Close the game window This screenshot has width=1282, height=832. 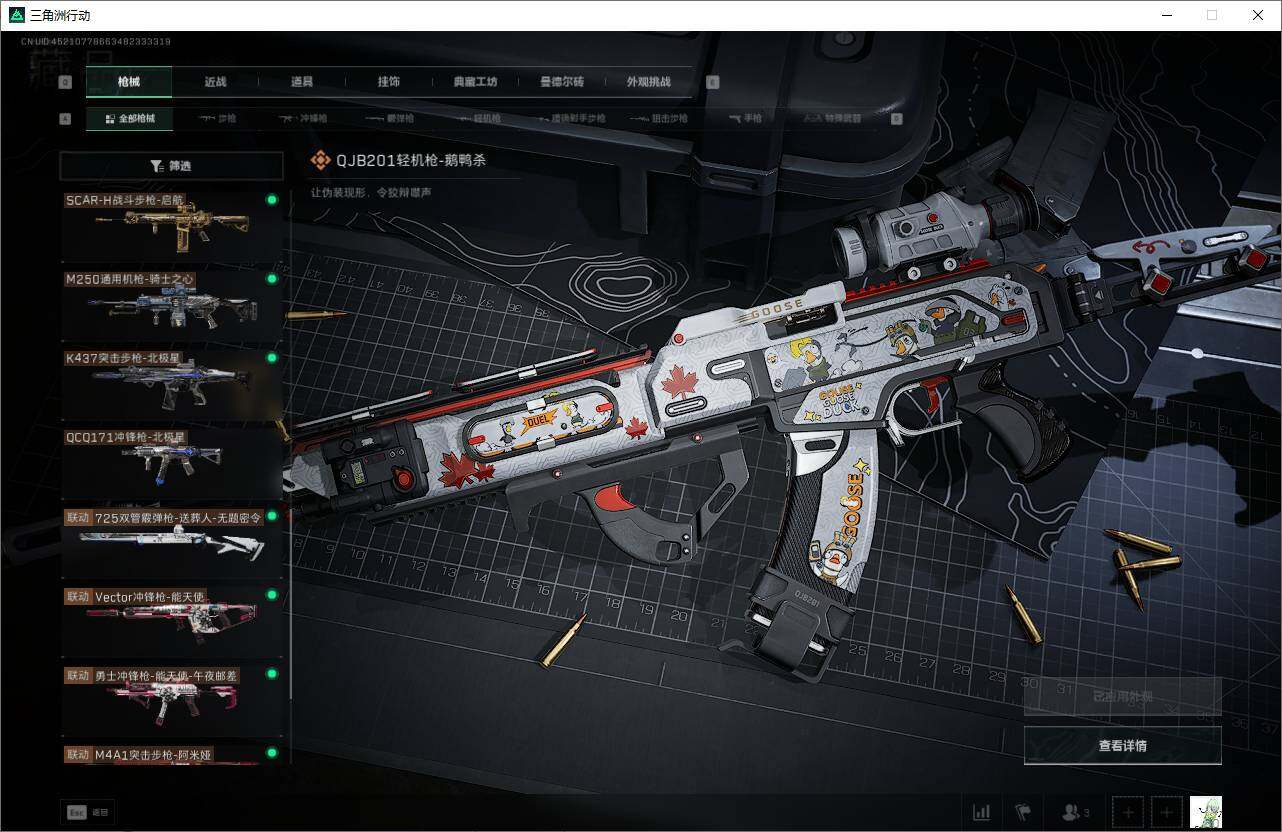[1258, 15]
